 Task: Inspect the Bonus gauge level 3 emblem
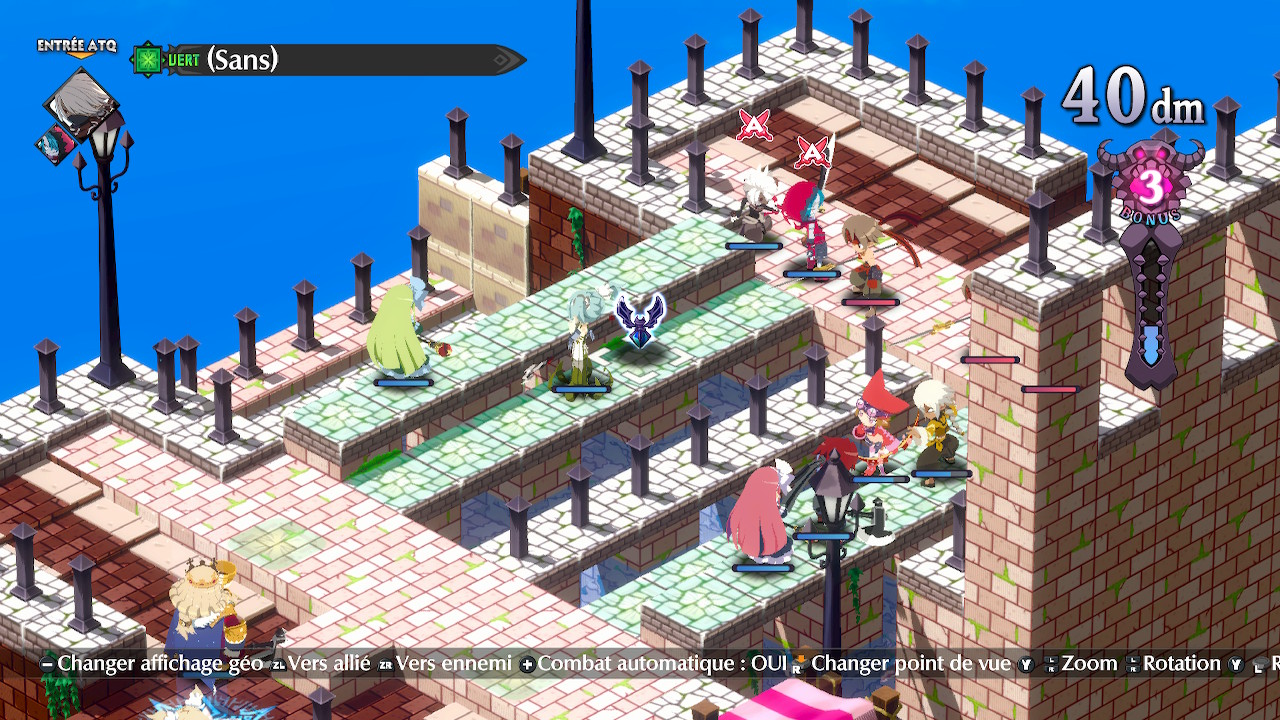pyautogui.click(x=1152, y=187)
